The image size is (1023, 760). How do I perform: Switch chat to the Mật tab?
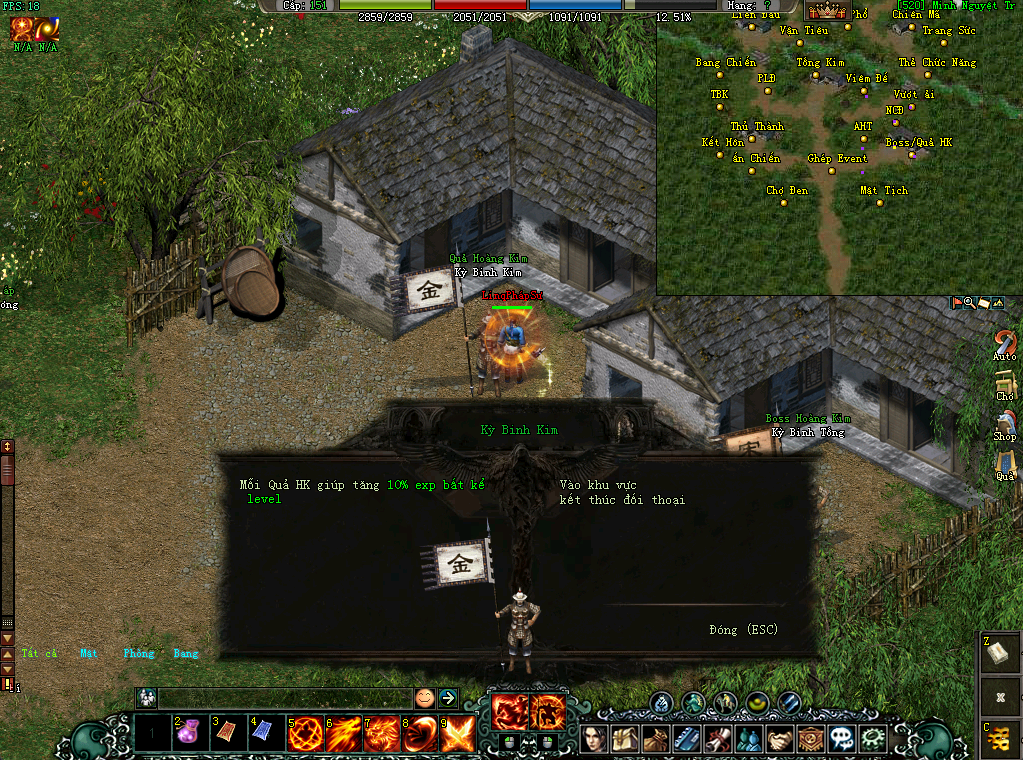[x=89, y=654]
